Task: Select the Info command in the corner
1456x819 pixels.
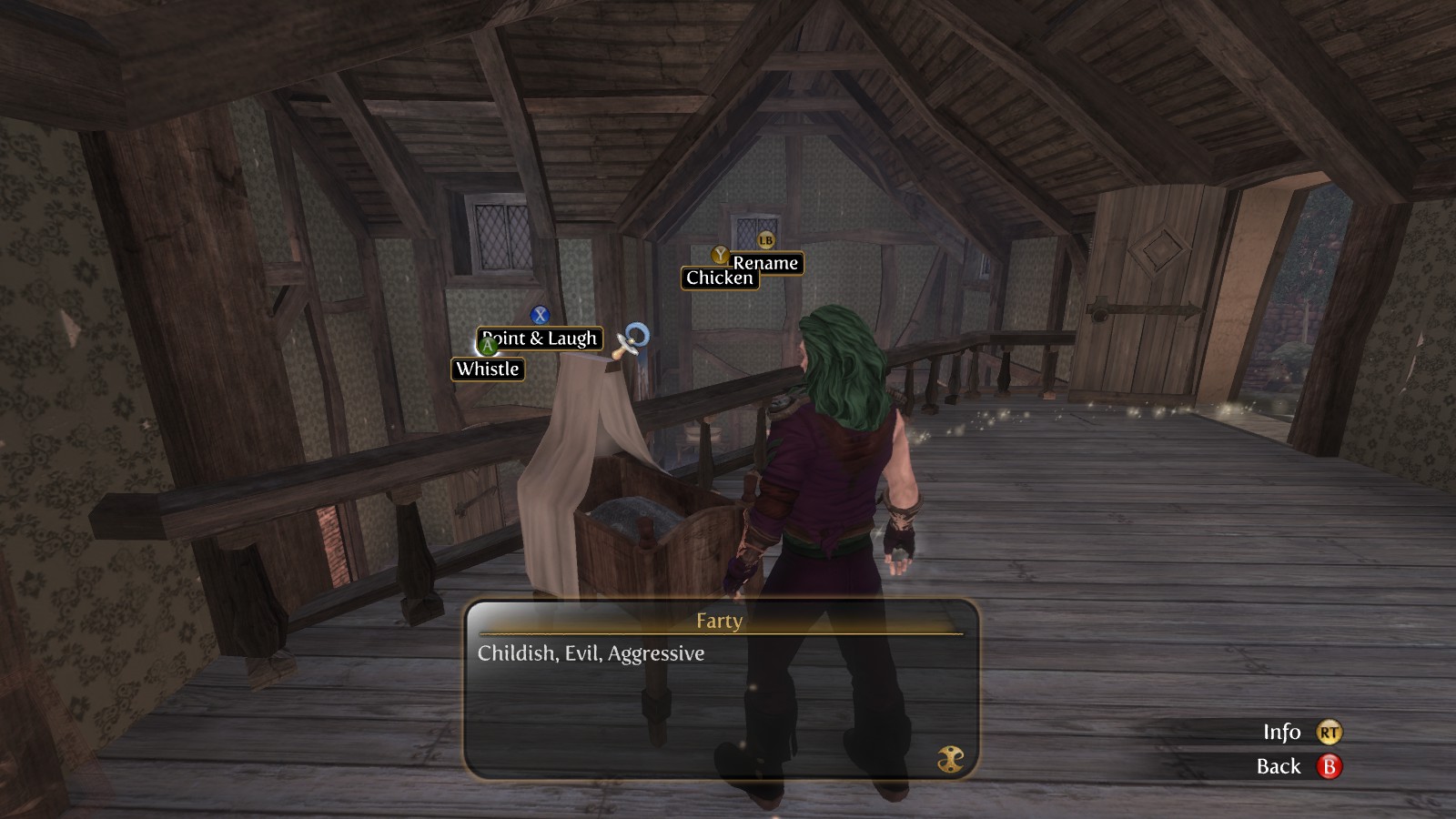Action: click(x=1281, y=733)
